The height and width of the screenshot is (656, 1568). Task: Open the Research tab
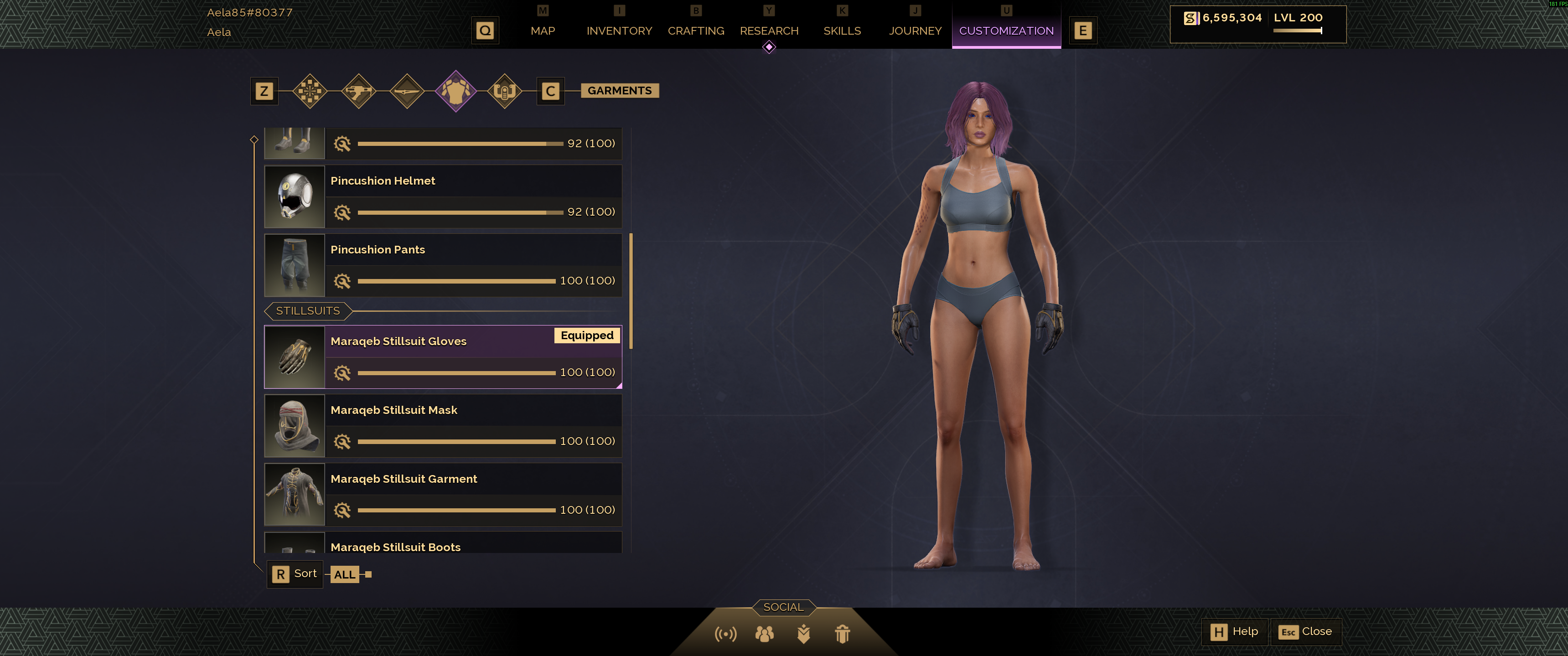(769, 31)
